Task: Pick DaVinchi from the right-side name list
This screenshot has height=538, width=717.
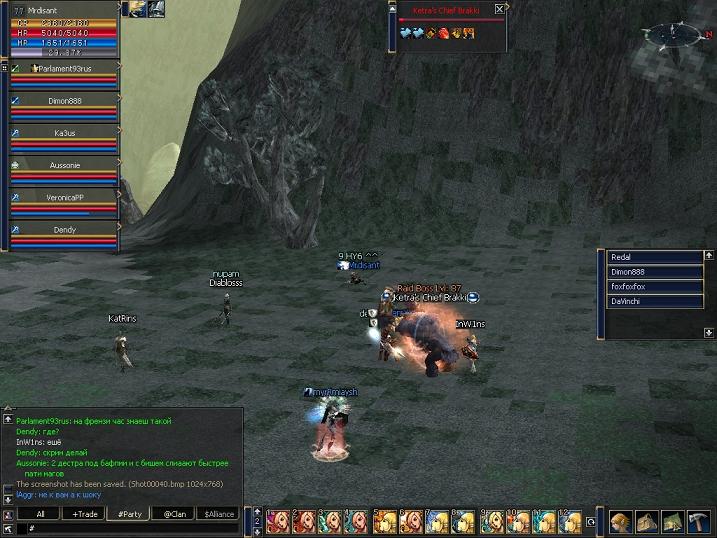Action: point(655,301)
